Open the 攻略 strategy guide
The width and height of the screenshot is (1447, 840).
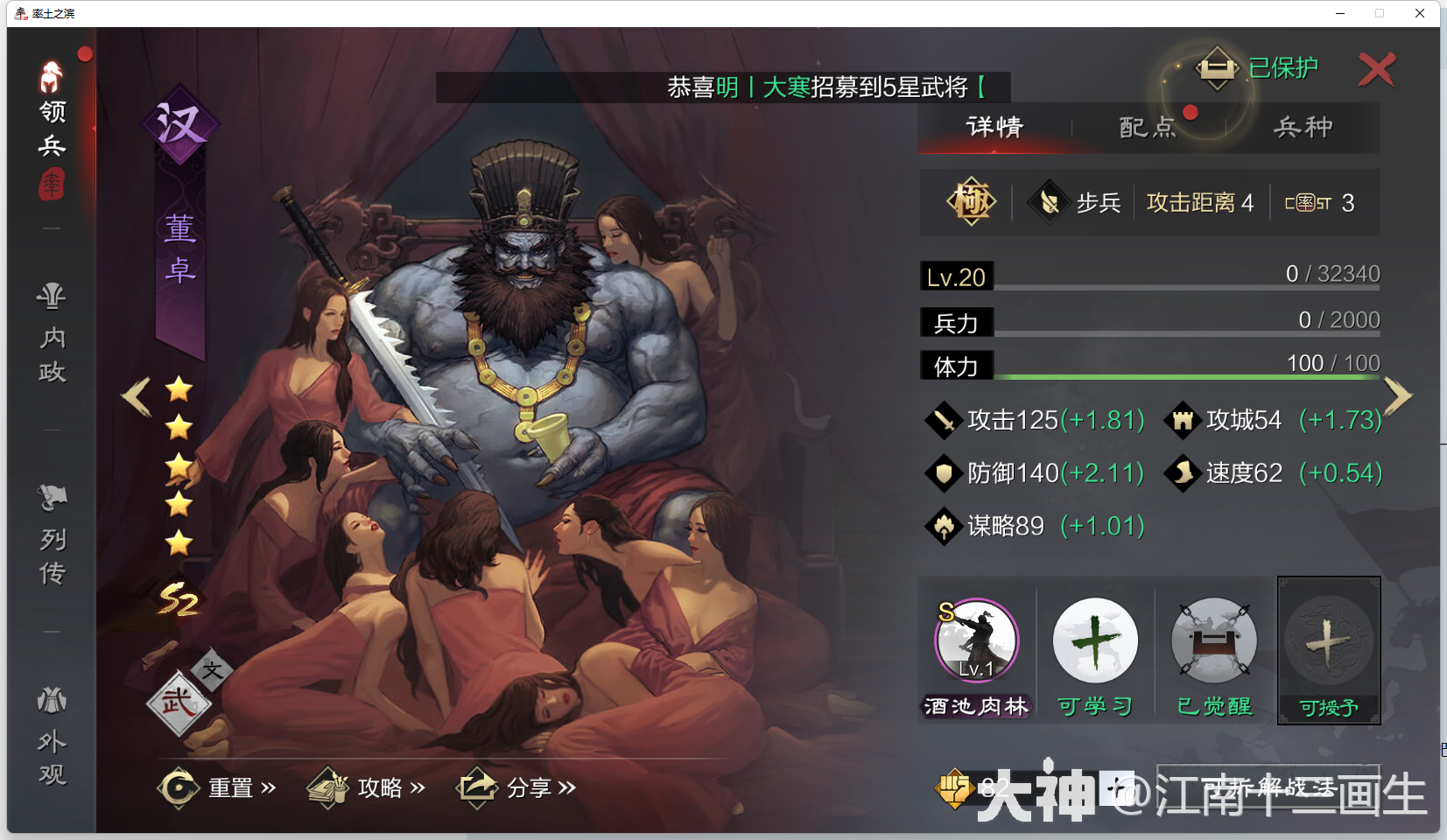[381, 787]
